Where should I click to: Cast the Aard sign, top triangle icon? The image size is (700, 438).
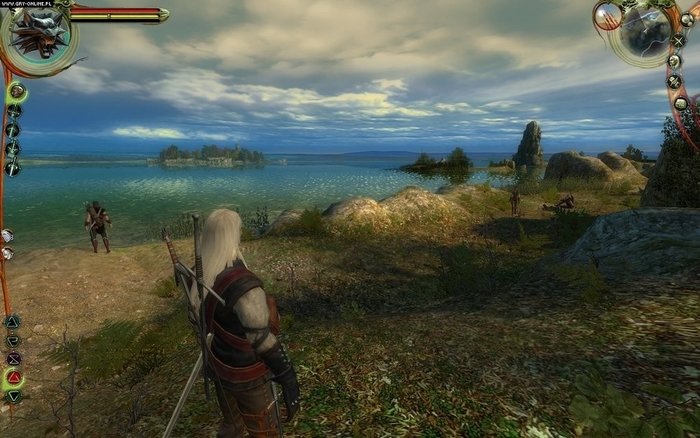12,322
